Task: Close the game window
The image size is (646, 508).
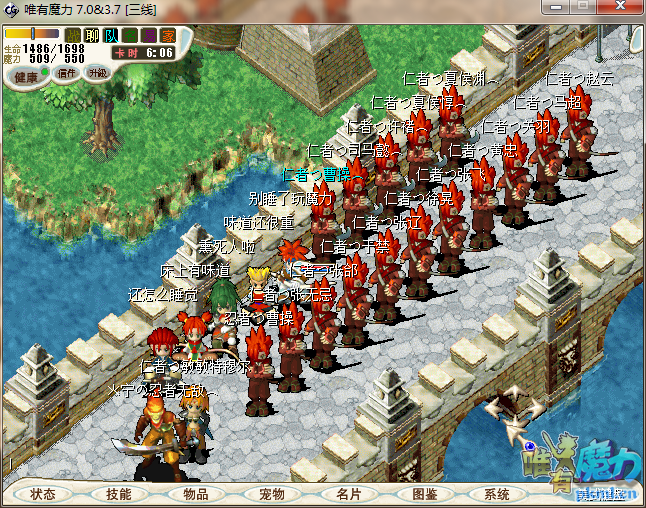Action: [x=620, y=8]
